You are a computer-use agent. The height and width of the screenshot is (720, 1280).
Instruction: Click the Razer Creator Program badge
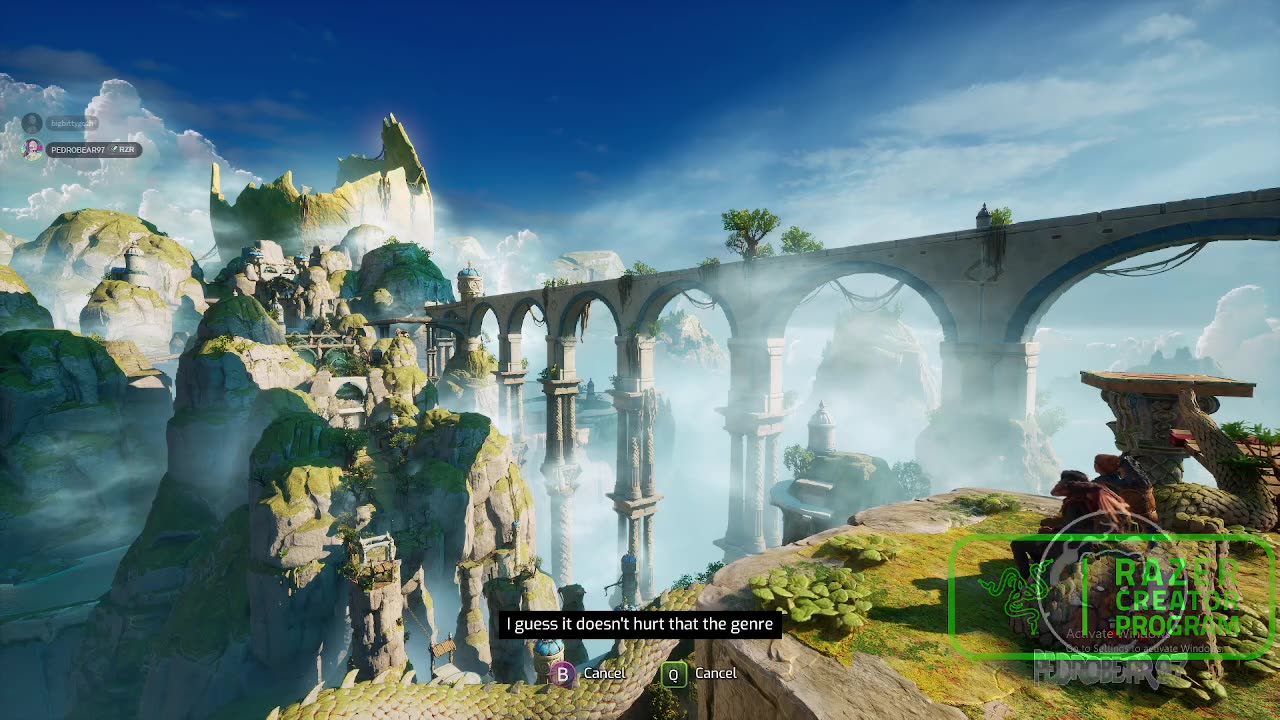click(1110, 597)
